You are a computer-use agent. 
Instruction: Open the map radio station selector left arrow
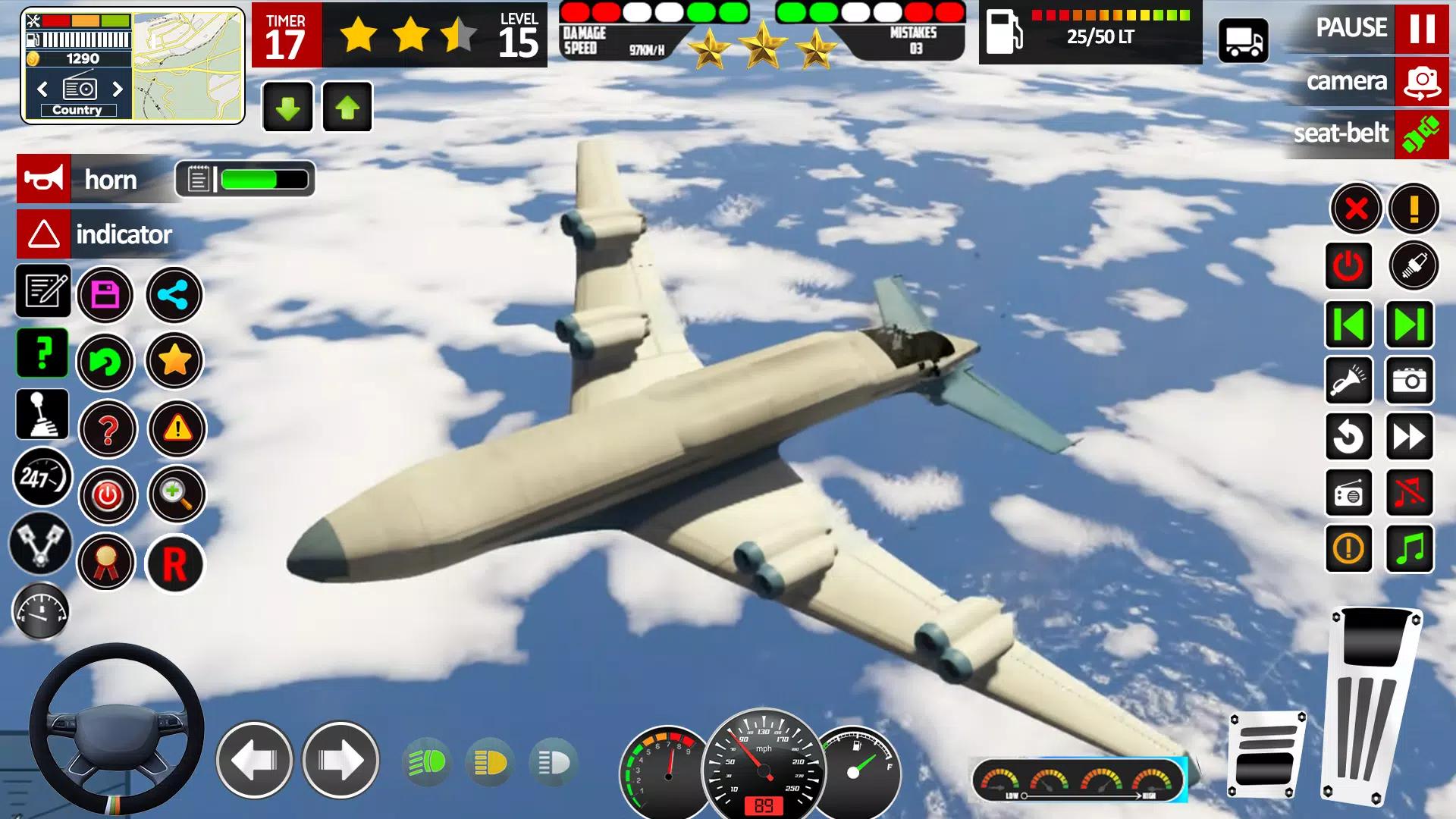[42, 89]
